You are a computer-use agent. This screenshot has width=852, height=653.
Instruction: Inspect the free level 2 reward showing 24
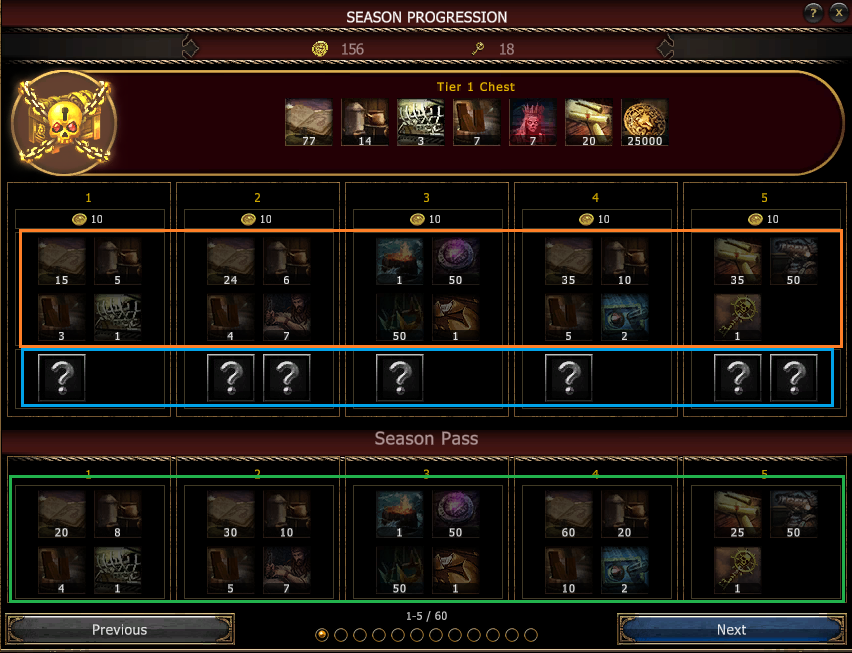coord(231,262)
